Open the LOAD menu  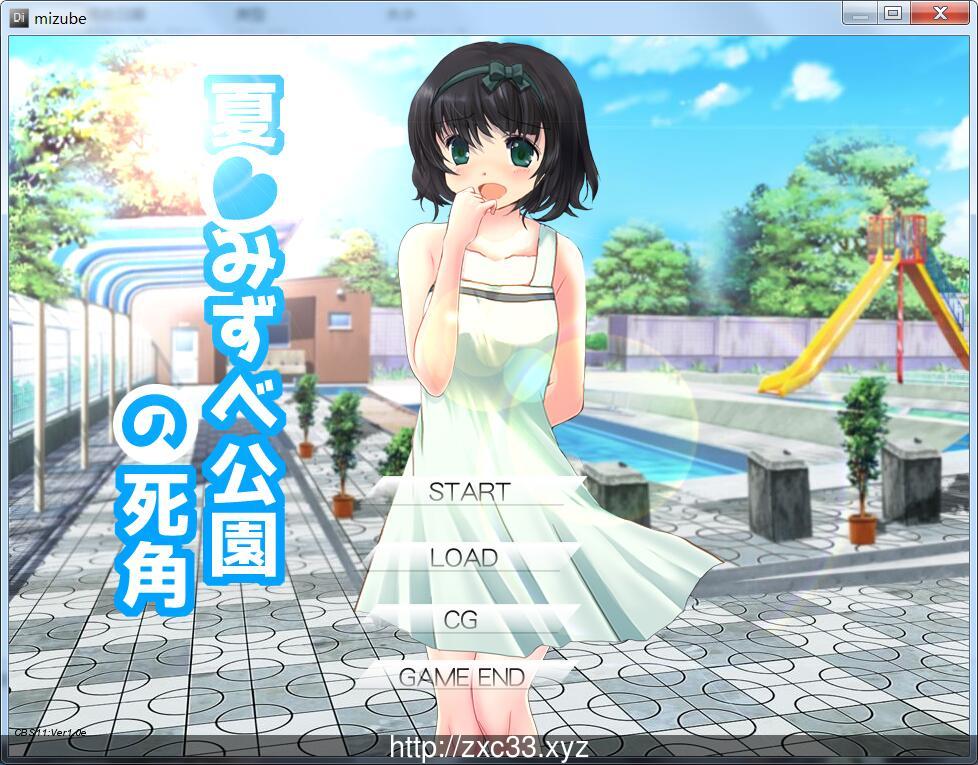464,557
